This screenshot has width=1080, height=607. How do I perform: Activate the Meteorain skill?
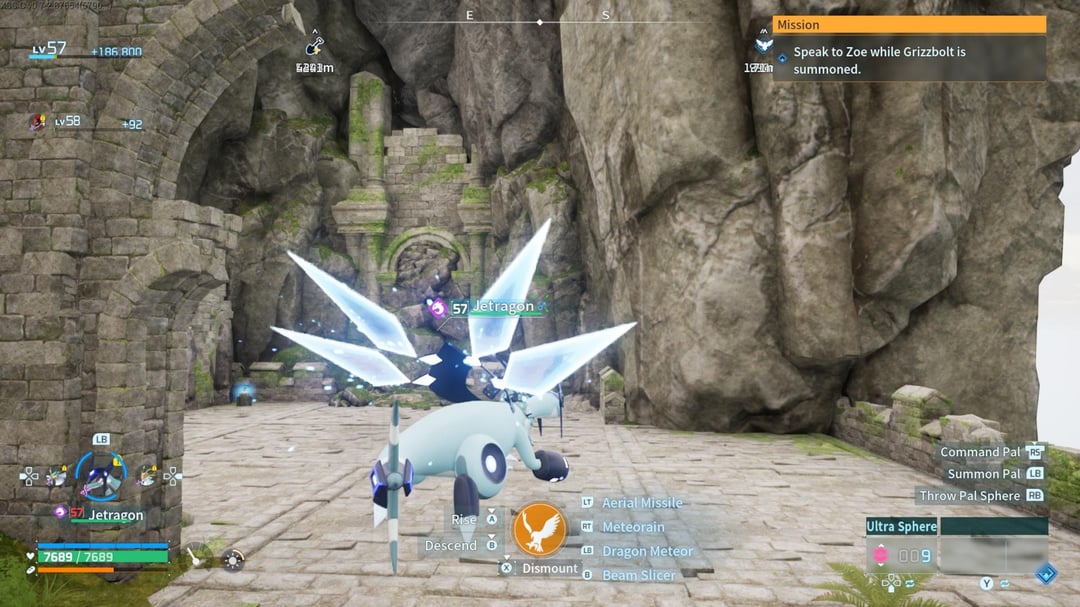pos(632,527)
